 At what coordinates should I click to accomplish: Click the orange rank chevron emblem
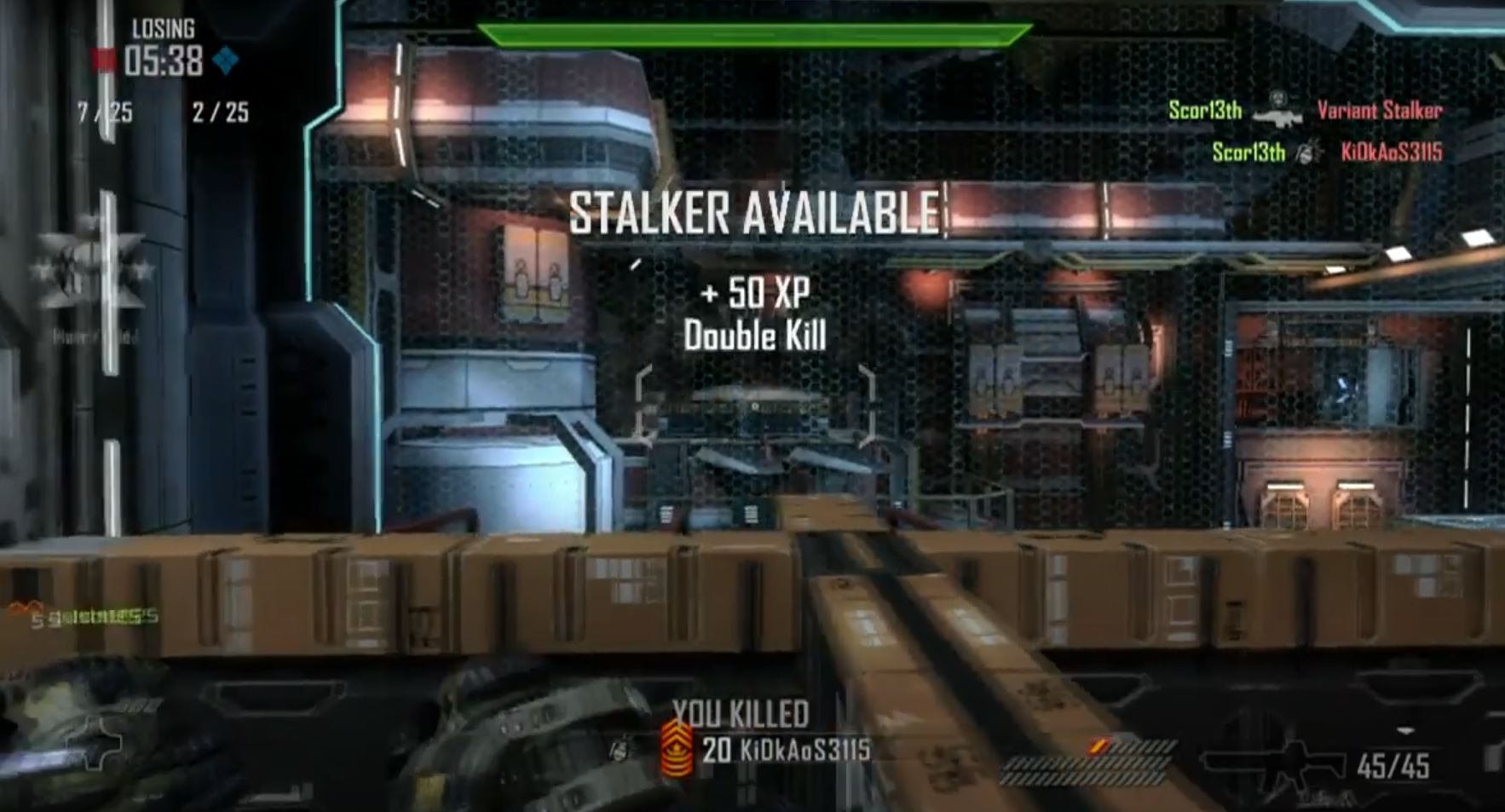point(678,749)
